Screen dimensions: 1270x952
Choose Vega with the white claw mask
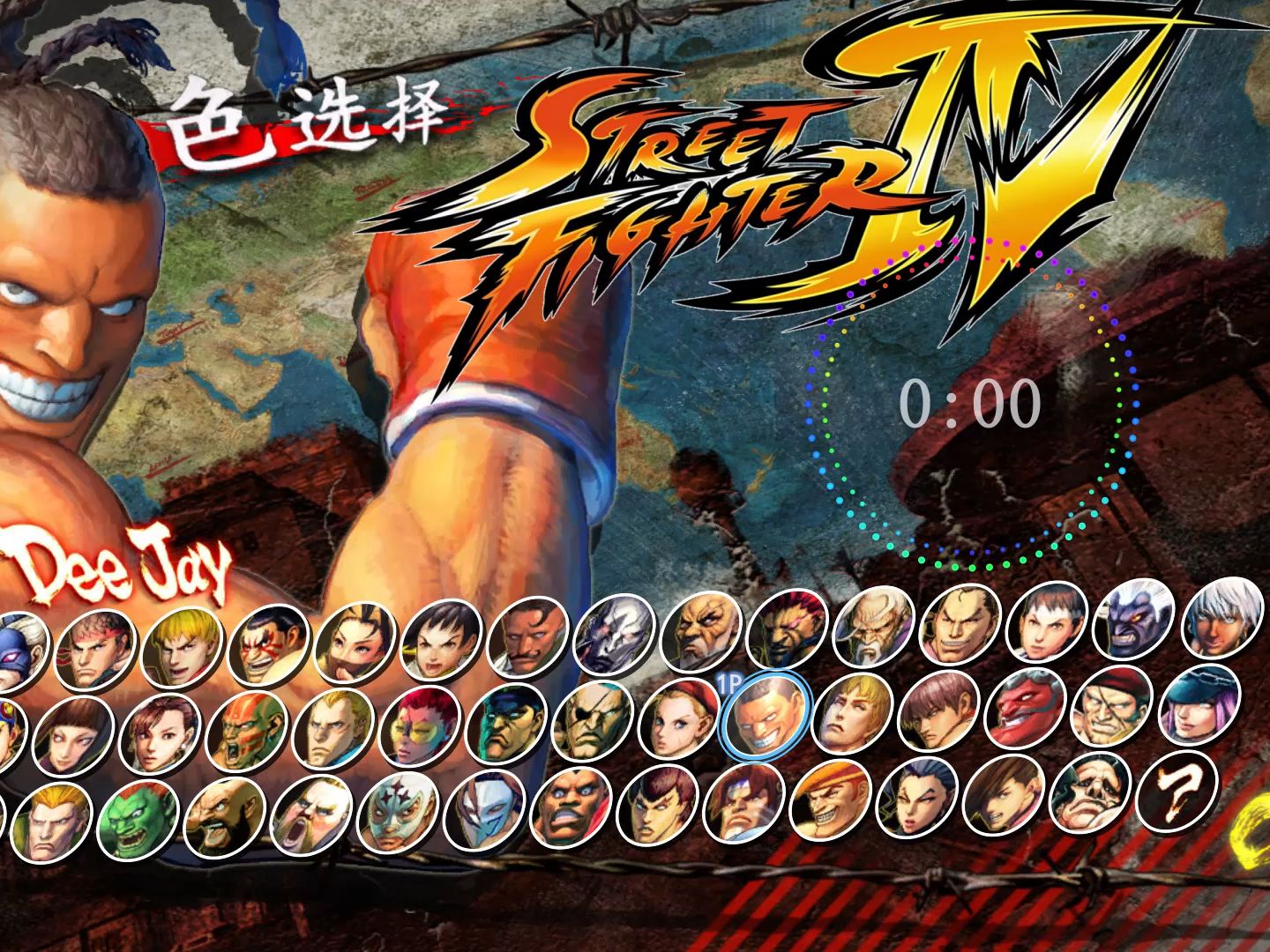487,810
